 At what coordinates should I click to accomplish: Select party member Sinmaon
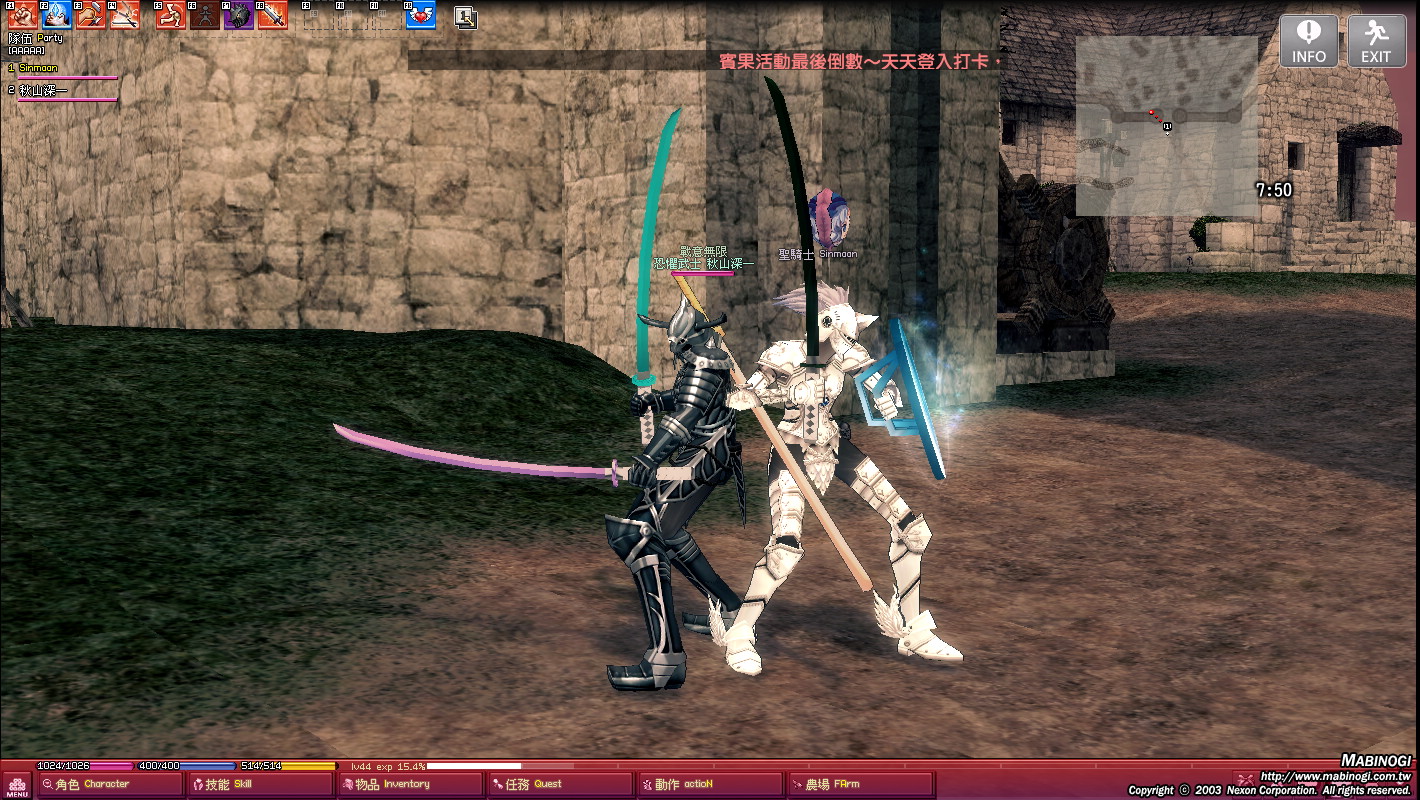(x=39, y=68)
